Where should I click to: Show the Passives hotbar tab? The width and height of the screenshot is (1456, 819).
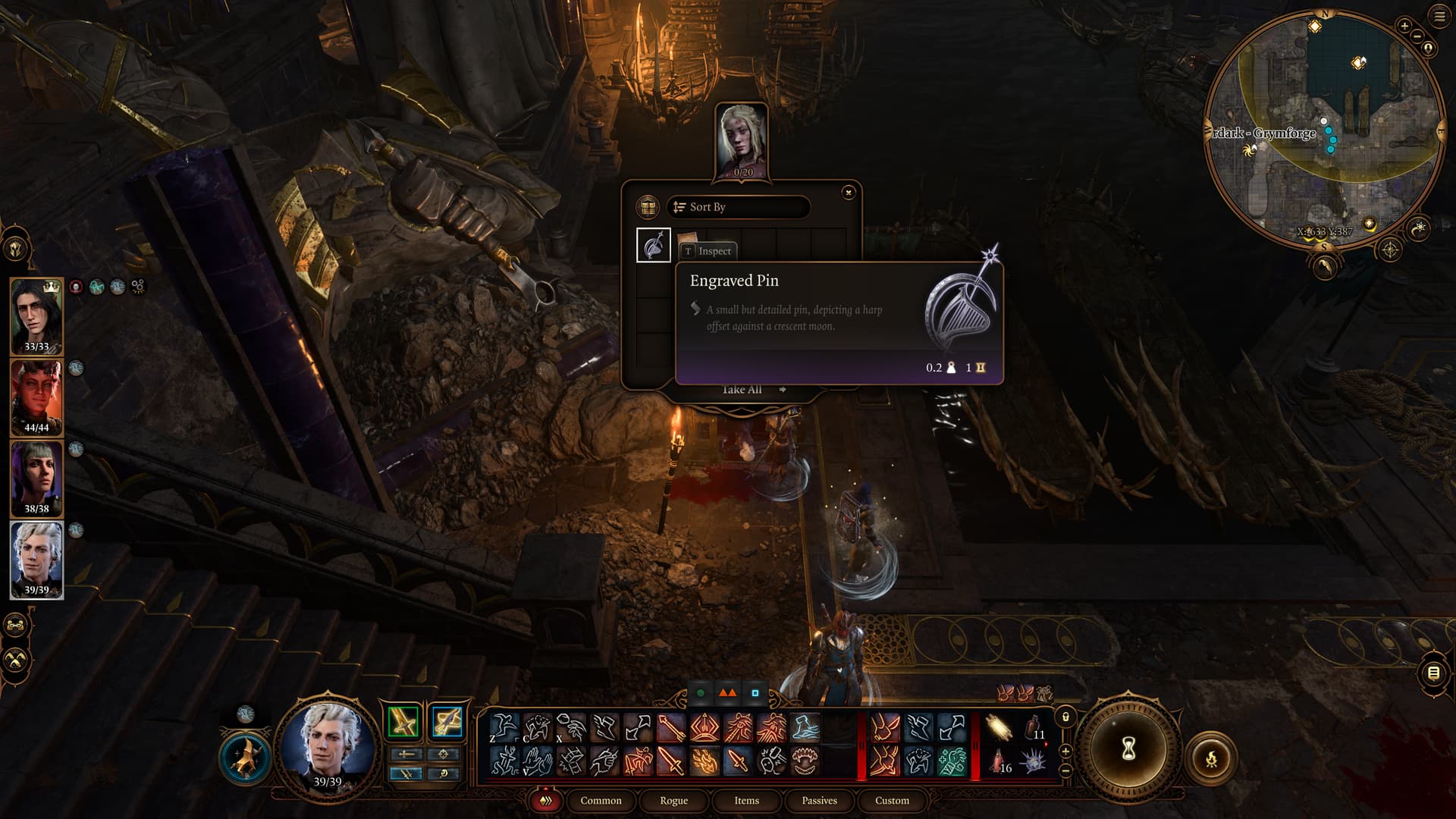coord(819,801)
